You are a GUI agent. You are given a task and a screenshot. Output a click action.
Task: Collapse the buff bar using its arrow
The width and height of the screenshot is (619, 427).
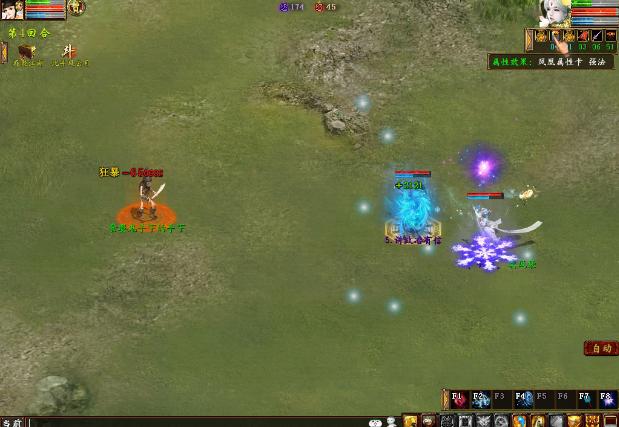tap(528, 39)
